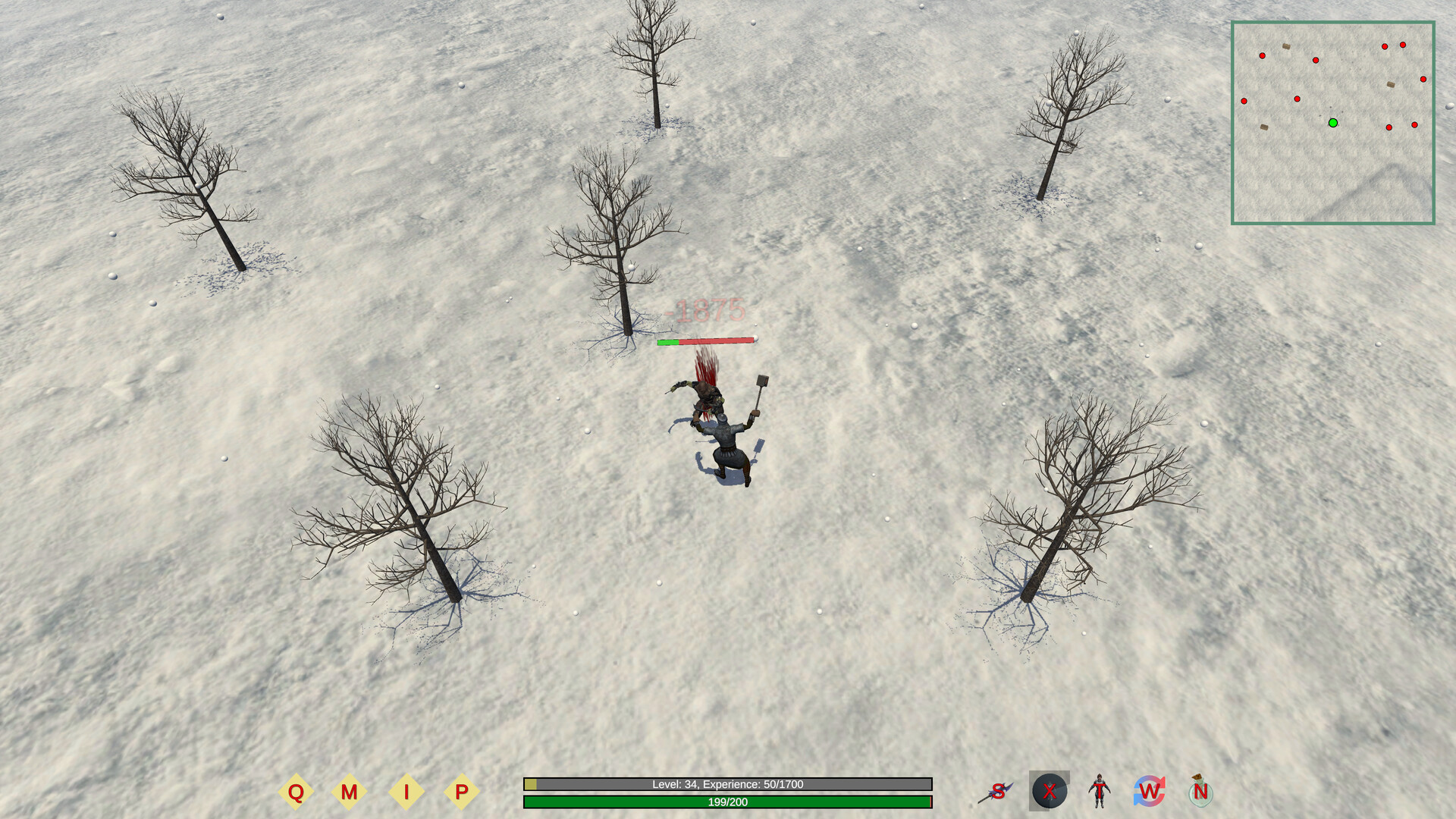
Task: Click the green 199/200 health bar
Action: click(x=726, y=802)
